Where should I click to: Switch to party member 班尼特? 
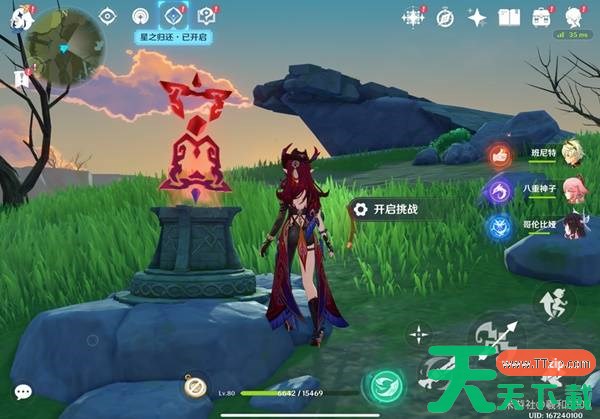pyautogui.click(x=572, y=157)
